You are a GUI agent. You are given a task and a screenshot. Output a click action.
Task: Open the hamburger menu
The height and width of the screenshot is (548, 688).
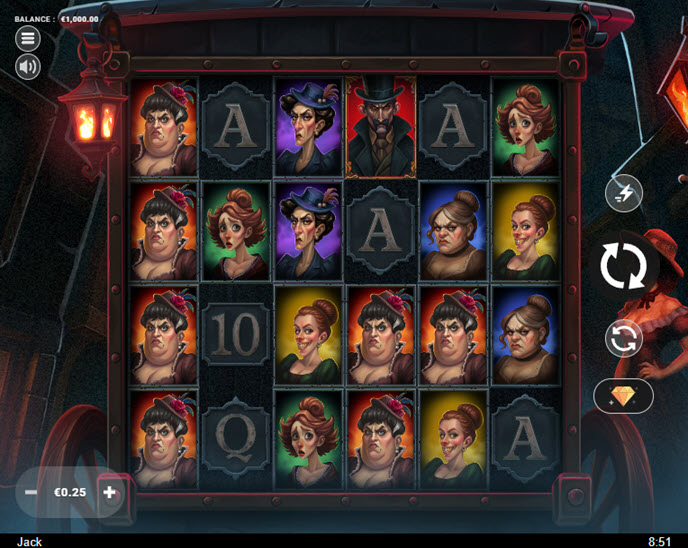(28, 38)
